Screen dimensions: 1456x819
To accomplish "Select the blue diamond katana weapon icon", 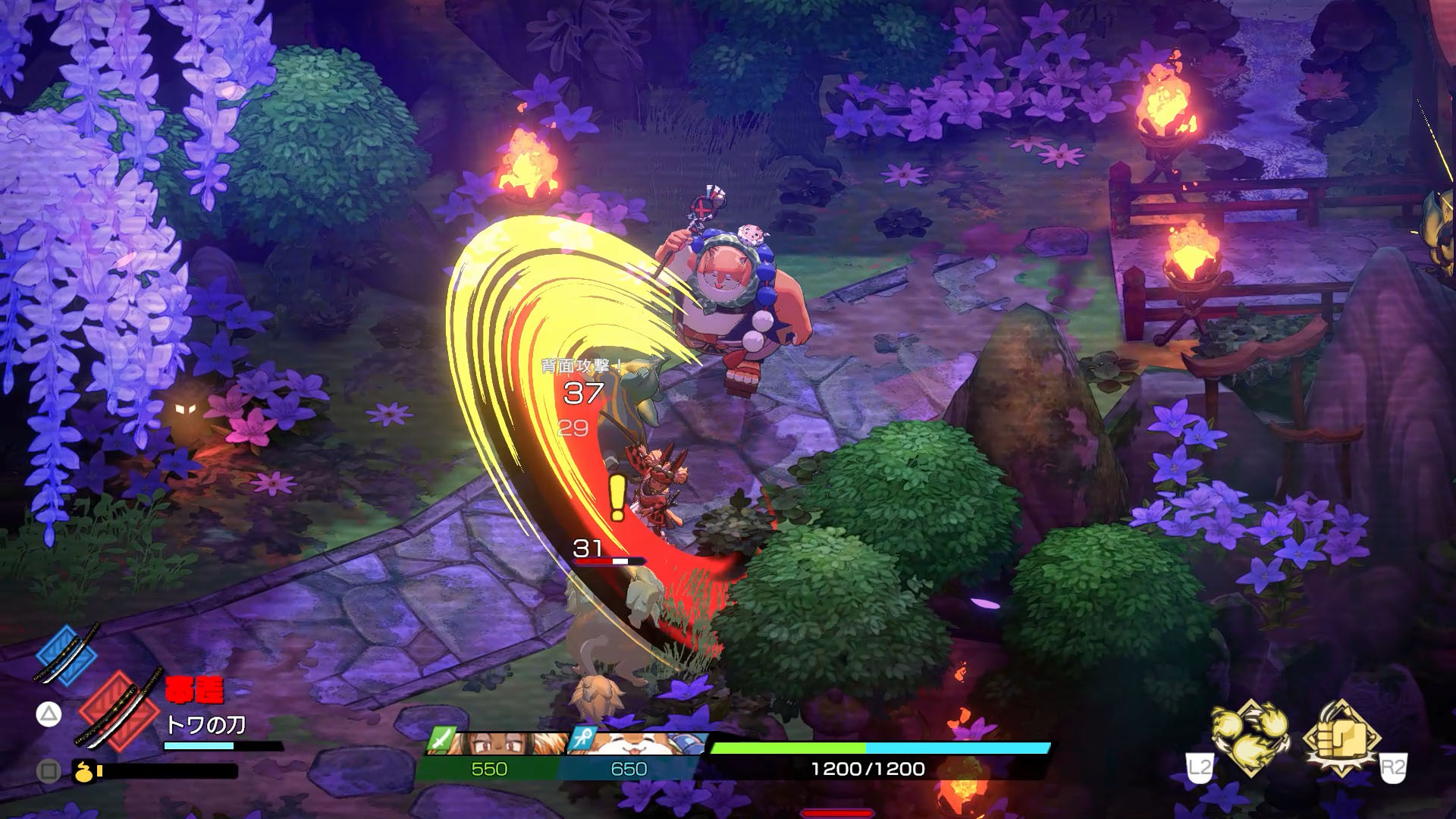I will coord(66,656).
